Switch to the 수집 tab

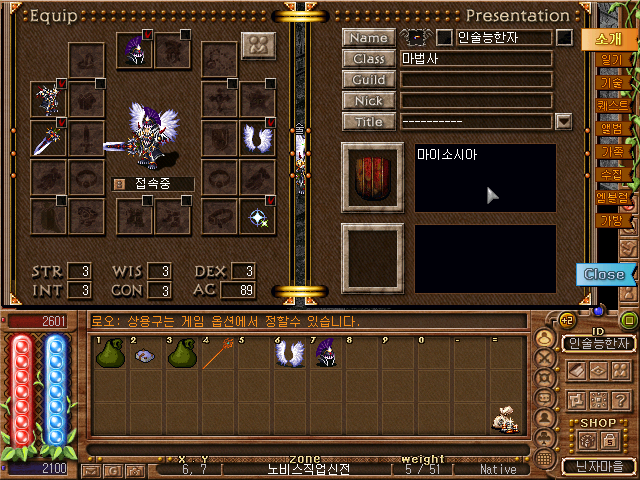coord(611,174)
